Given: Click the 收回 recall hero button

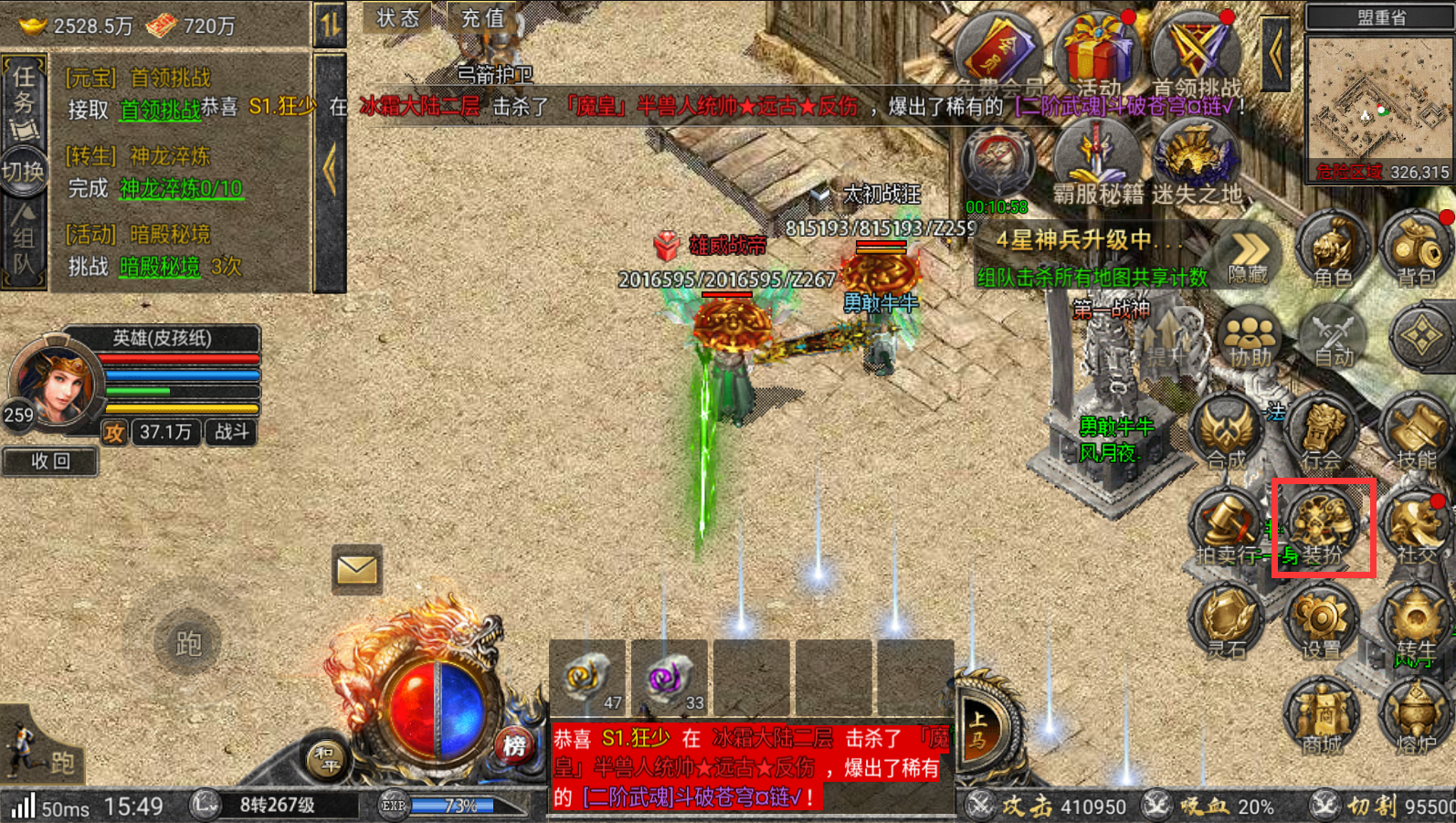Looking at the screenshot, I should pyautogui.click(x=50, y=461).
